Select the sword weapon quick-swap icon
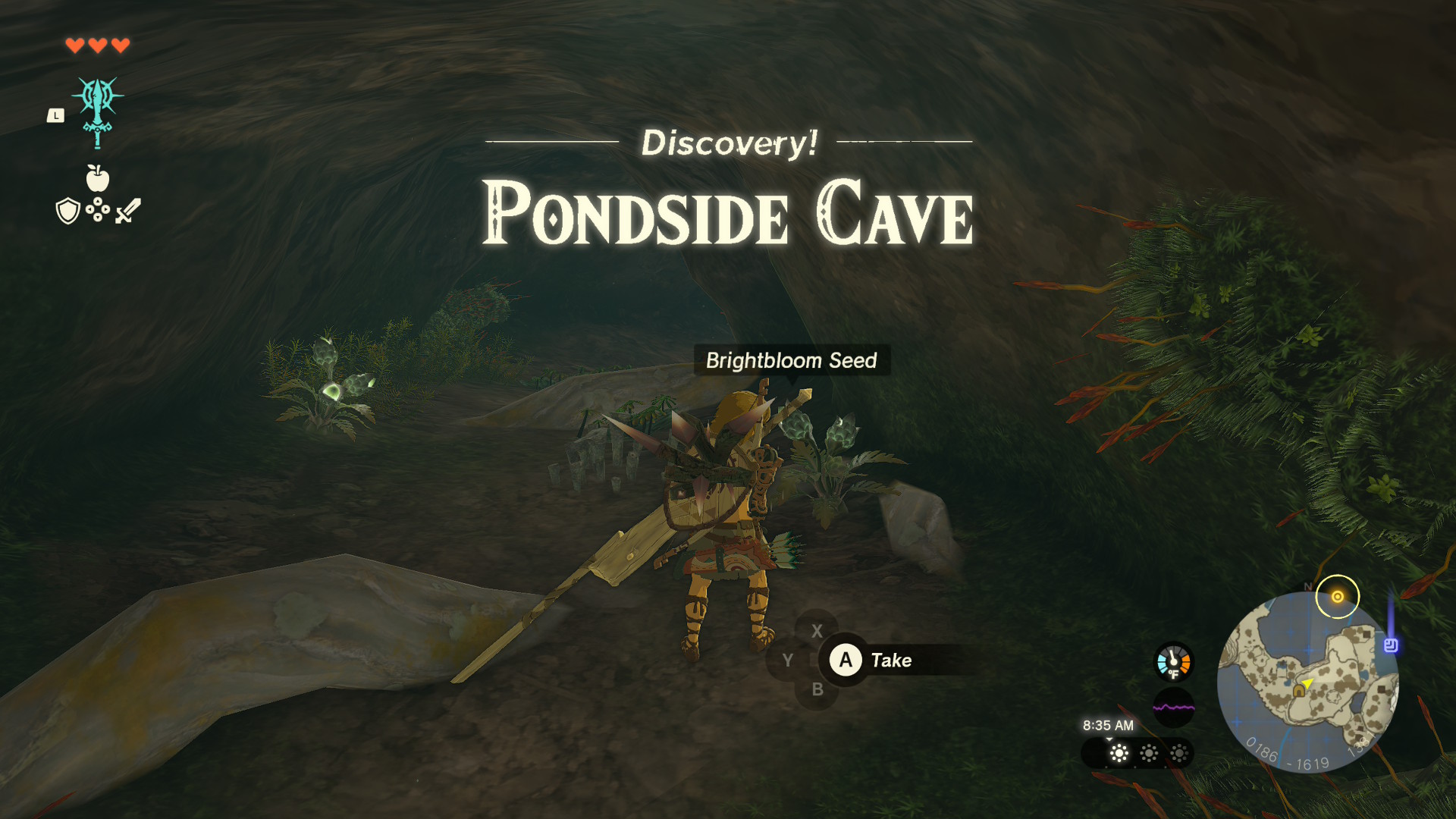The height and width of the screenshot is (819, 1456). point(128,211)
